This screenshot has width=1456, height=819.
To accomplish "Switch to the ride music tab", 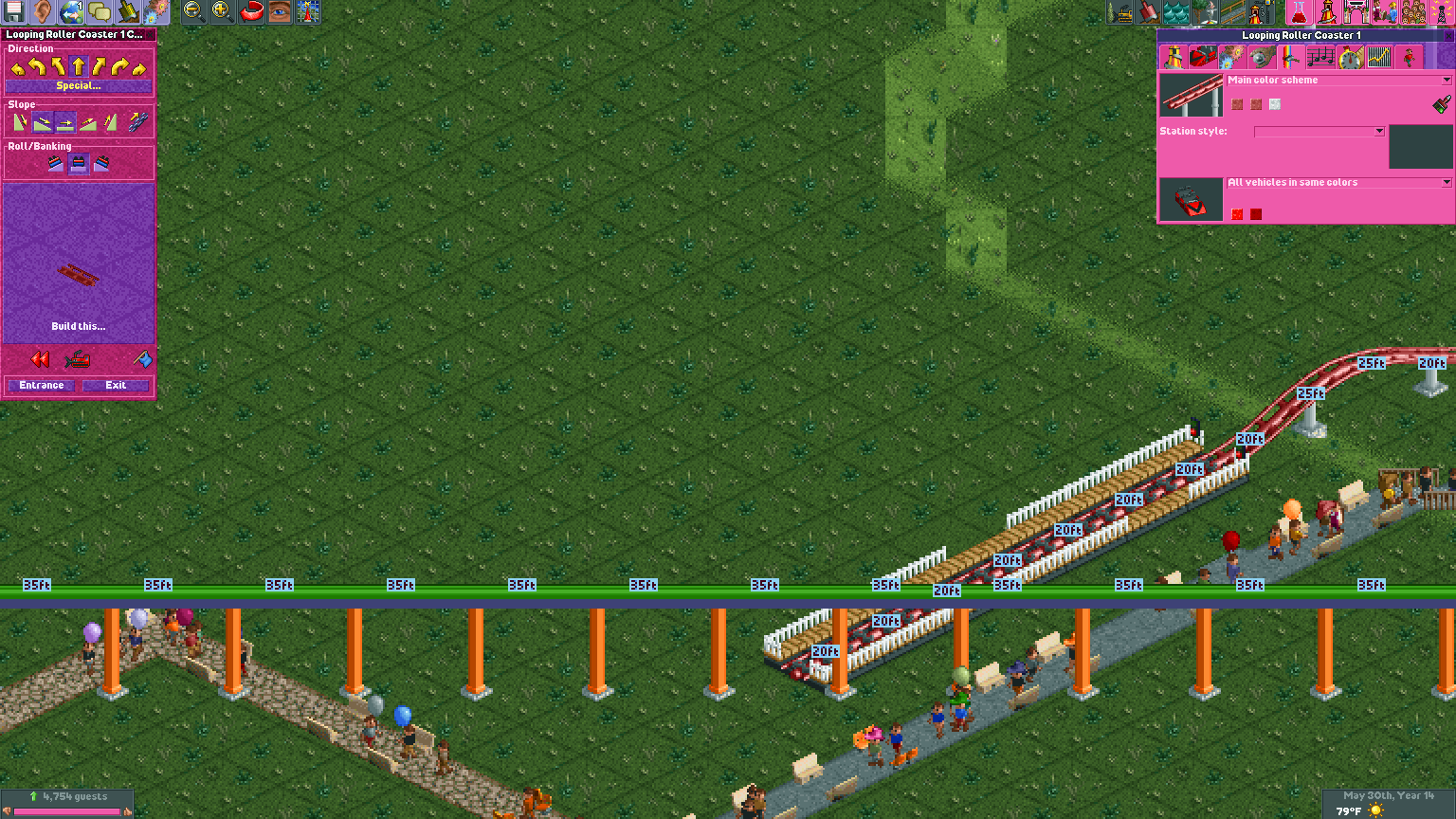I will point(1319,57).
